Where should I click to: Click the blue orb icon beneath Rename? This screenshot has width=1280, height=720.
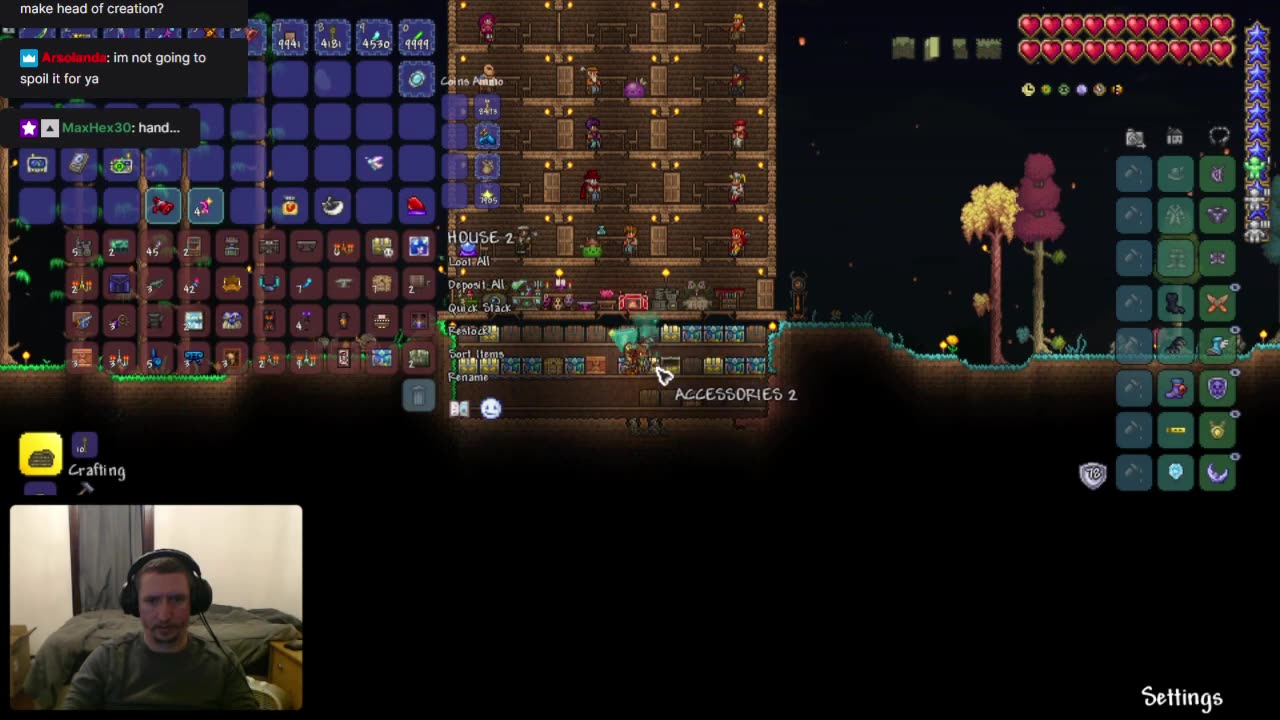coord(490,408)
